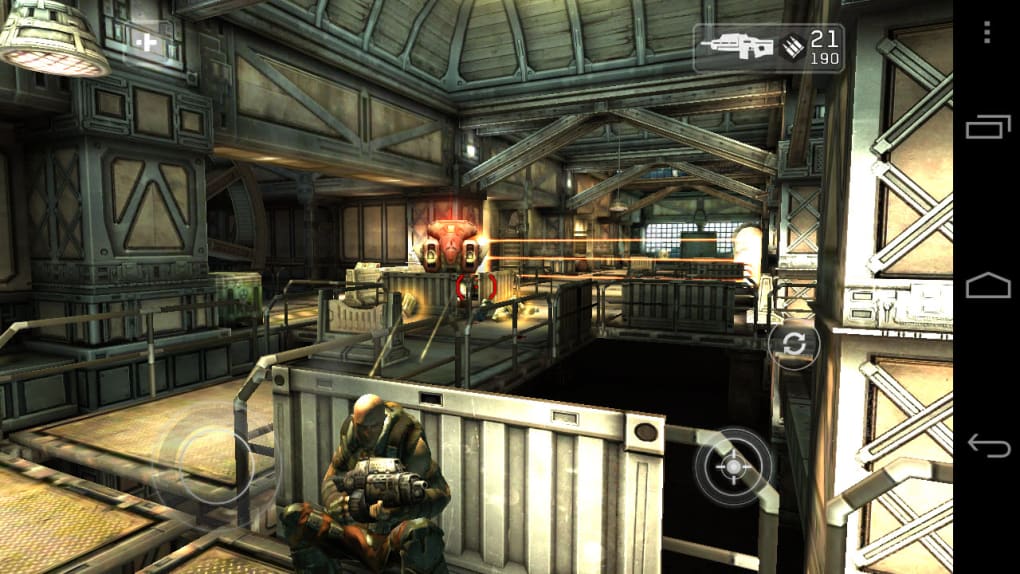Reload with the circular arrows button

pyautogui.click(x=794, y=344)
